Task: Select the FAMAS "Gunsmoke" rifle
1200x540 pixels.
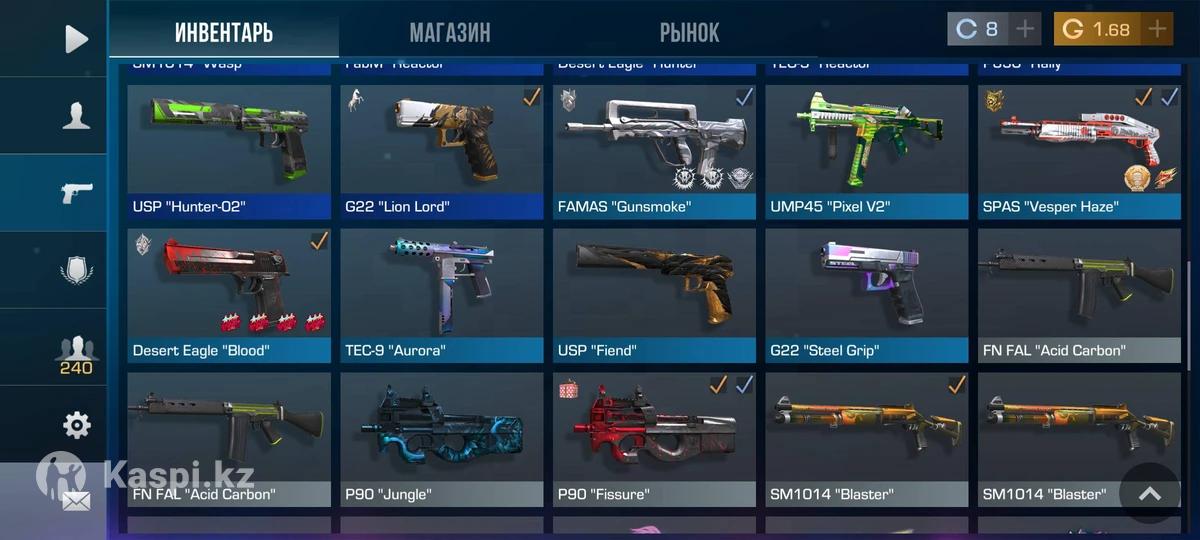Action: (654, 150)
